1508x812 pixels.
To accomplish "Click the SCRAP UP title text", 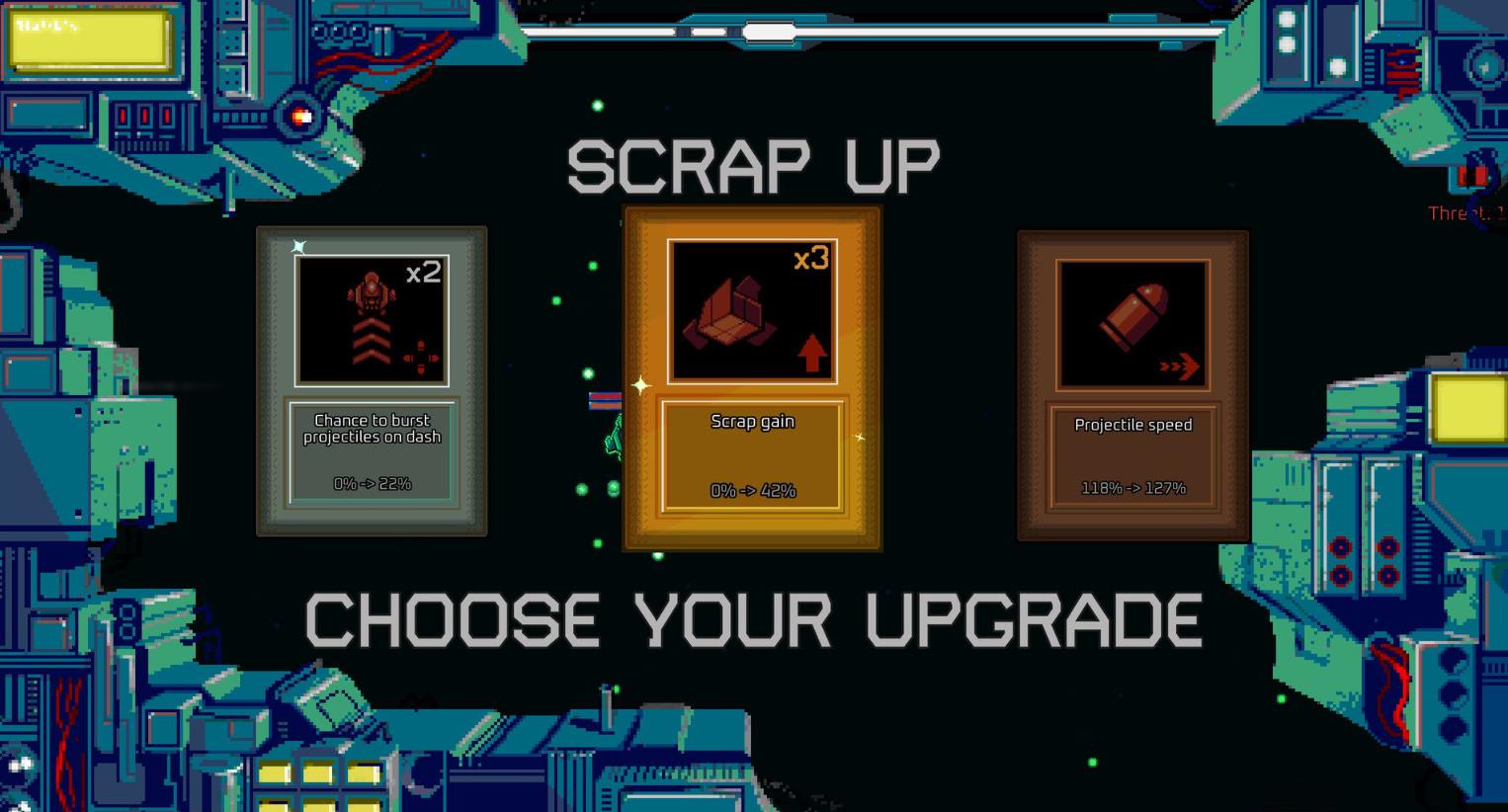I will tap(753, 163).
